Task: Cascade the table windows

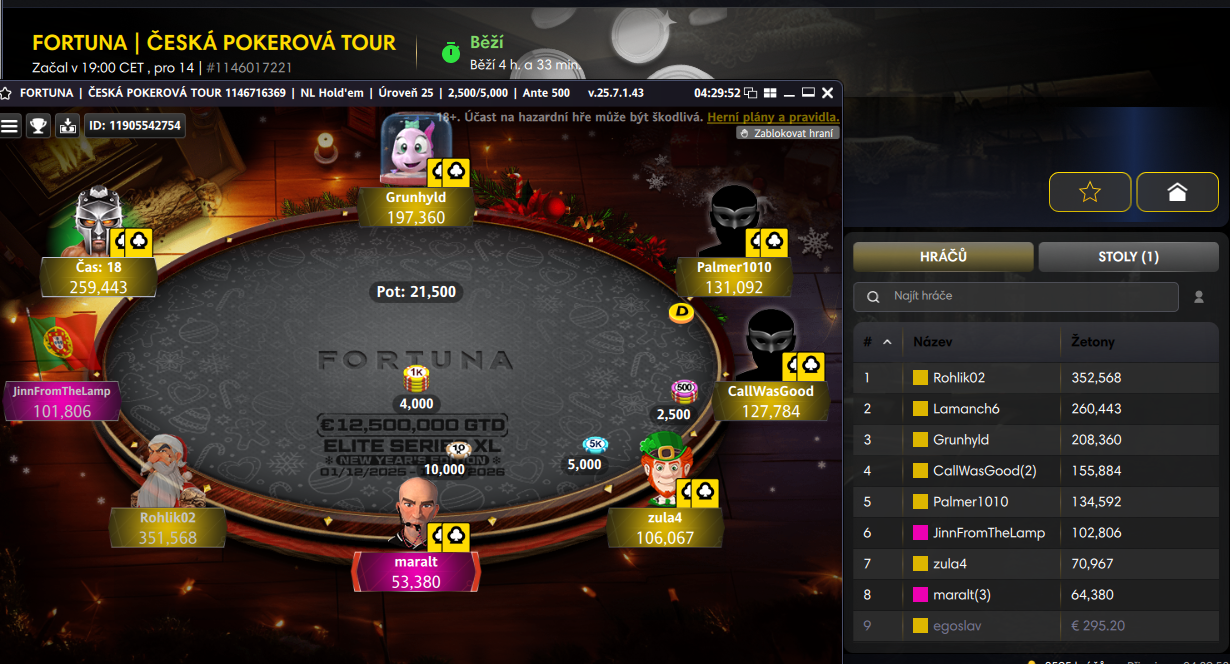Action: tap(751, 93)
